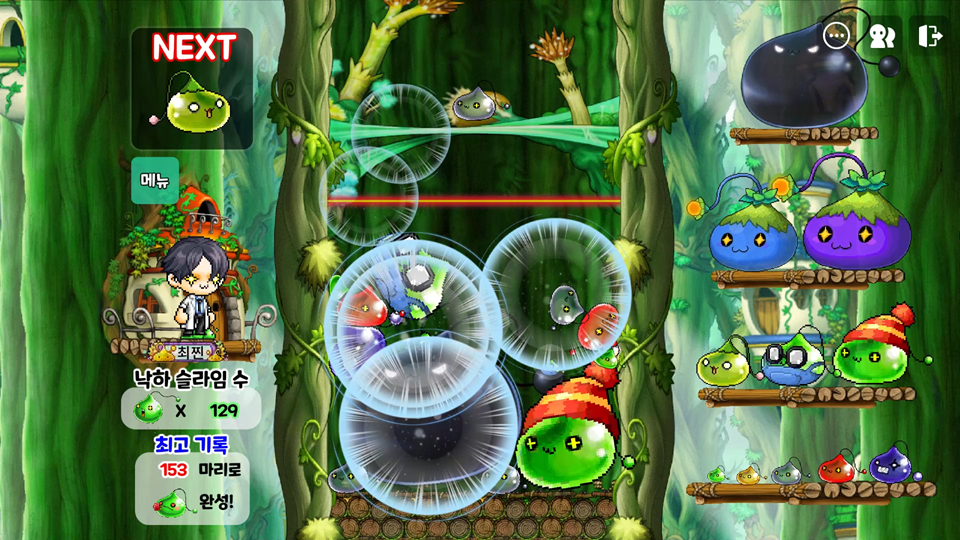This screenshot has height=540, width=960.
Task: Open the green 메뉴 menu button
Action: pyautogui.click(x=155, y=180)
